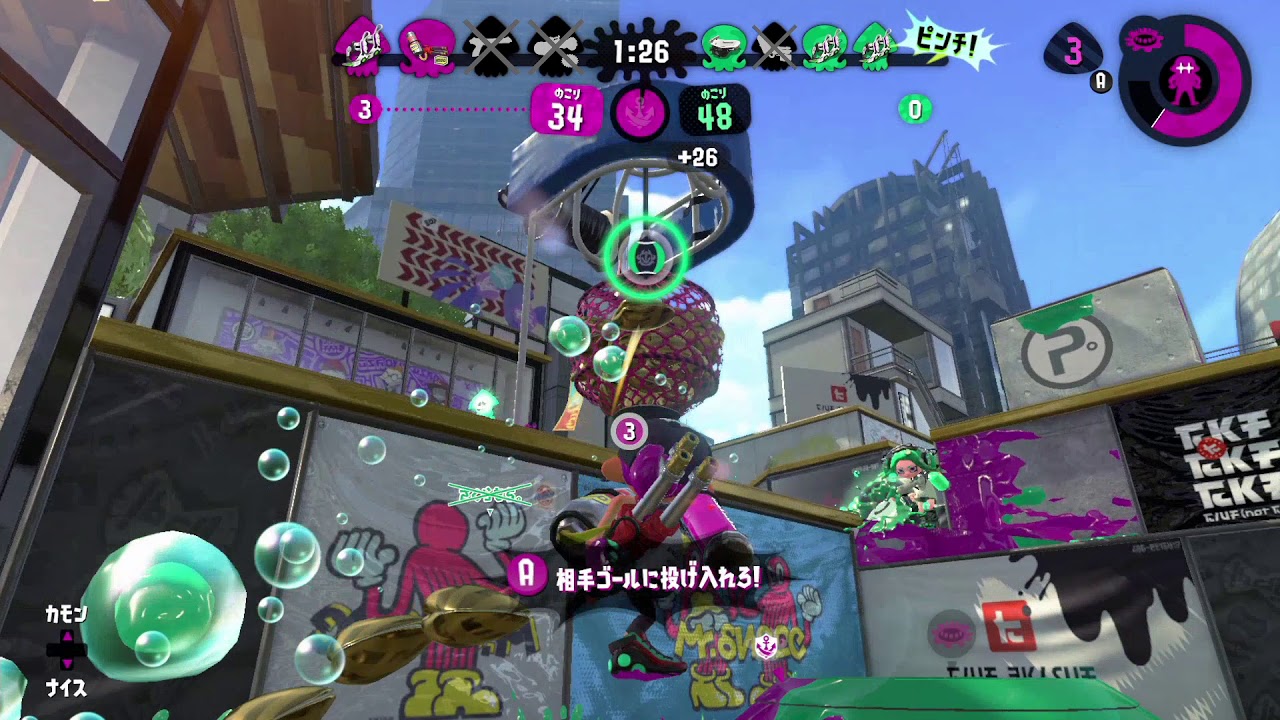
Task: Click the anchor emblem on the player's jacket
Action: click(x=767, y=647)
